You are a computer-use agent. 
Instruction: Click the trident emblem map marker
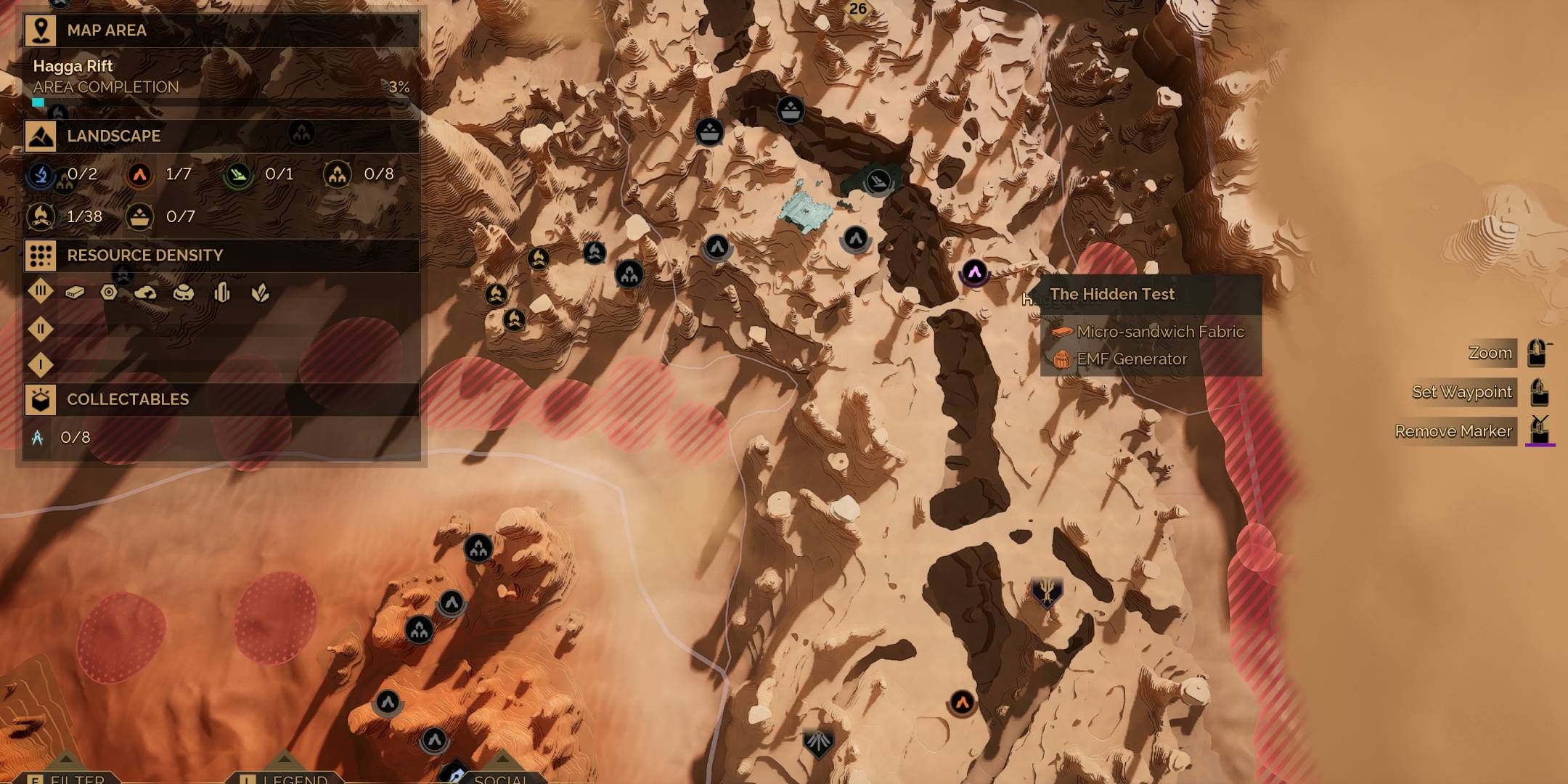click(x=1047, y=592)
